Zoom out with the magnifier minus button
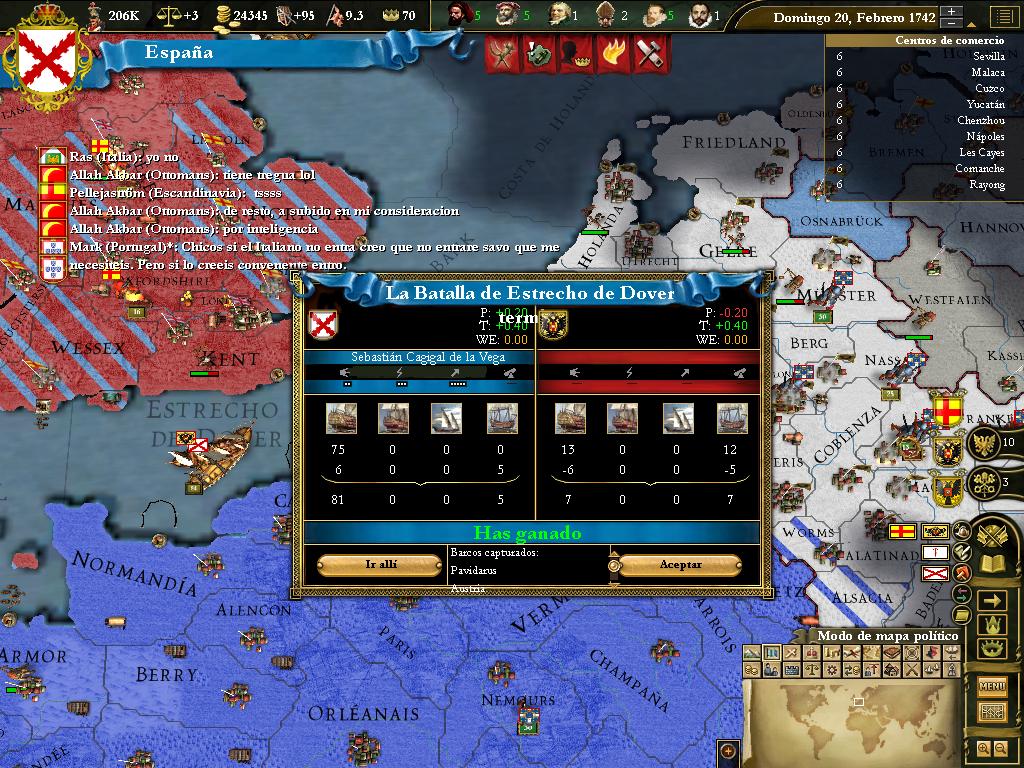1024x768 pixels. click(x=1000, y=748)
